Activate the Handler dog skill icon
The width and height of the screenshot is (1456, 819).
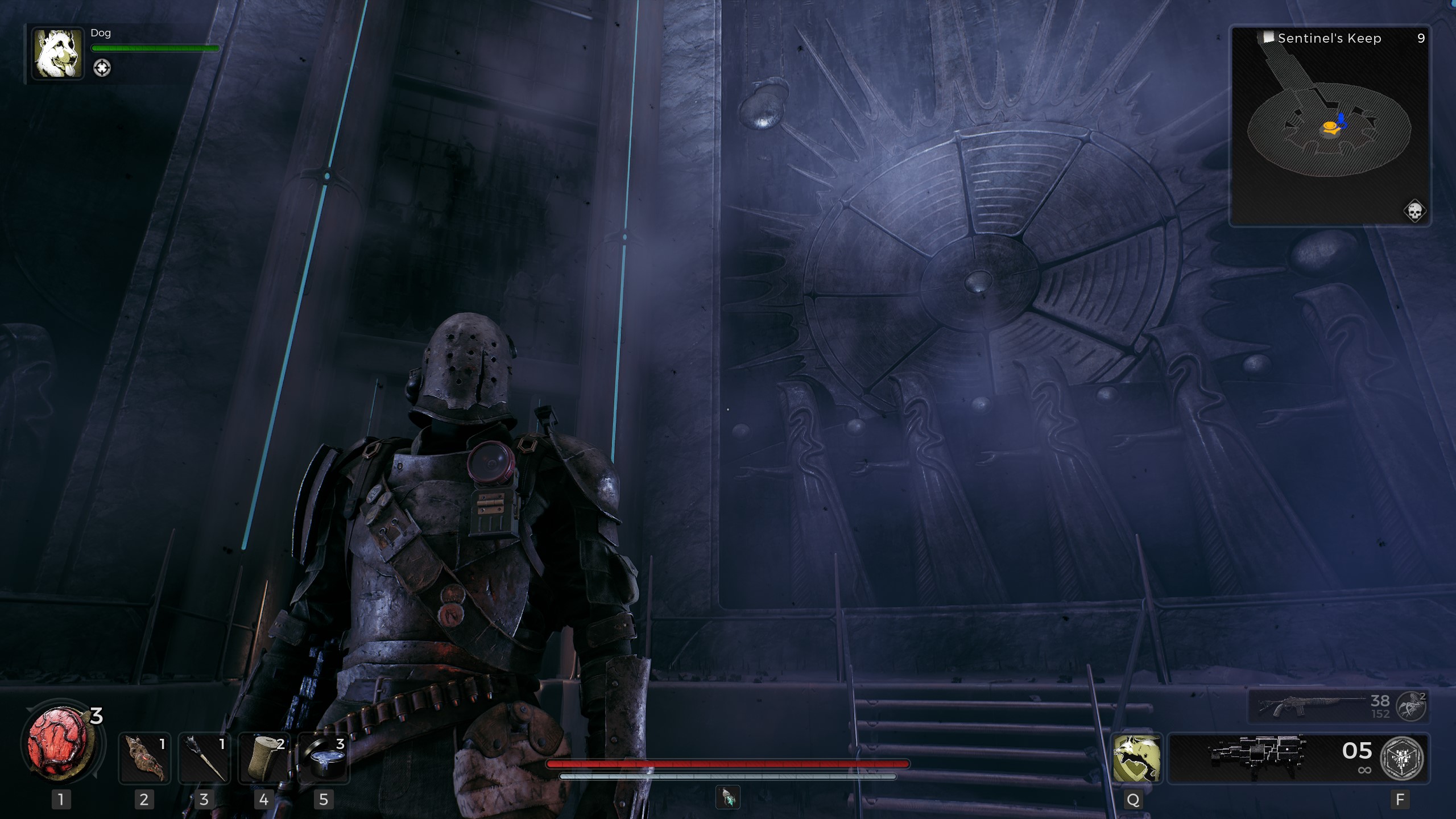pyautogui.click(x=1136, y=758)
